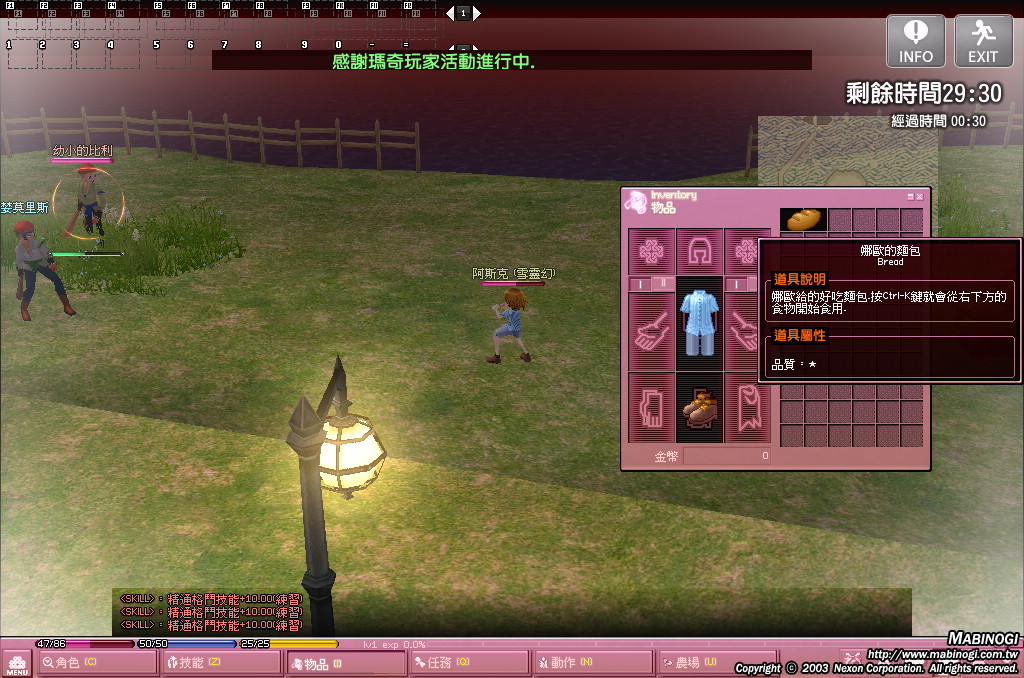Minimize the Inventory window

coord(910,197)
